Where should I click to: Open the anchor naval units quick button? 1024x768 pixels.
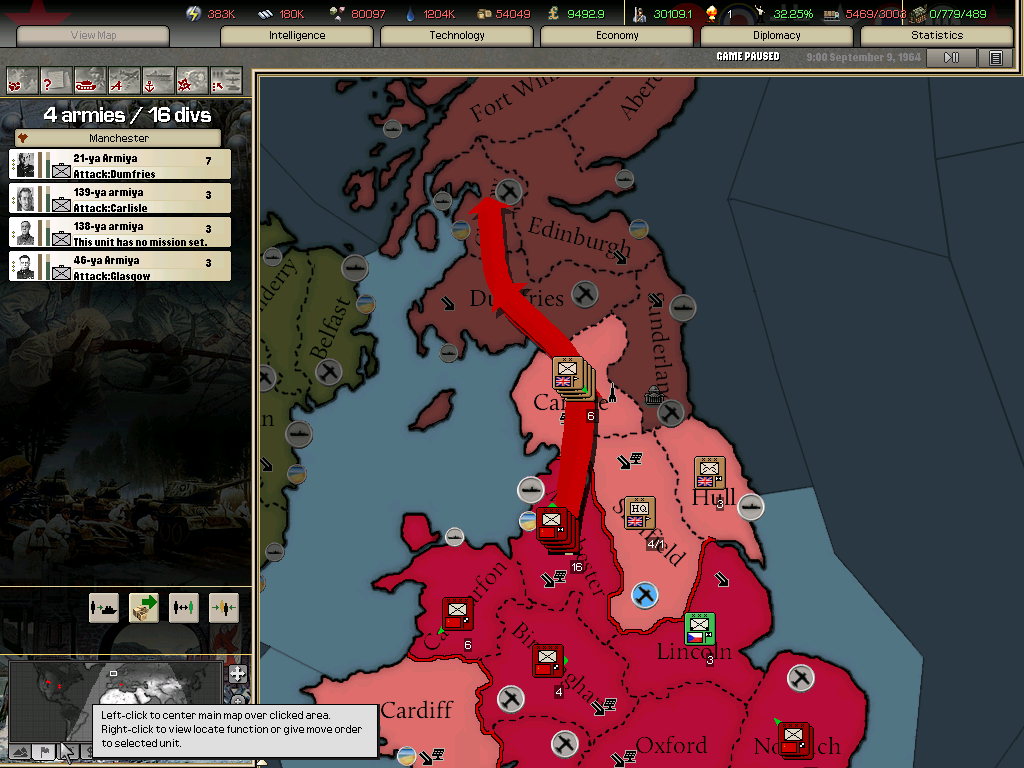tap(158, 80)
